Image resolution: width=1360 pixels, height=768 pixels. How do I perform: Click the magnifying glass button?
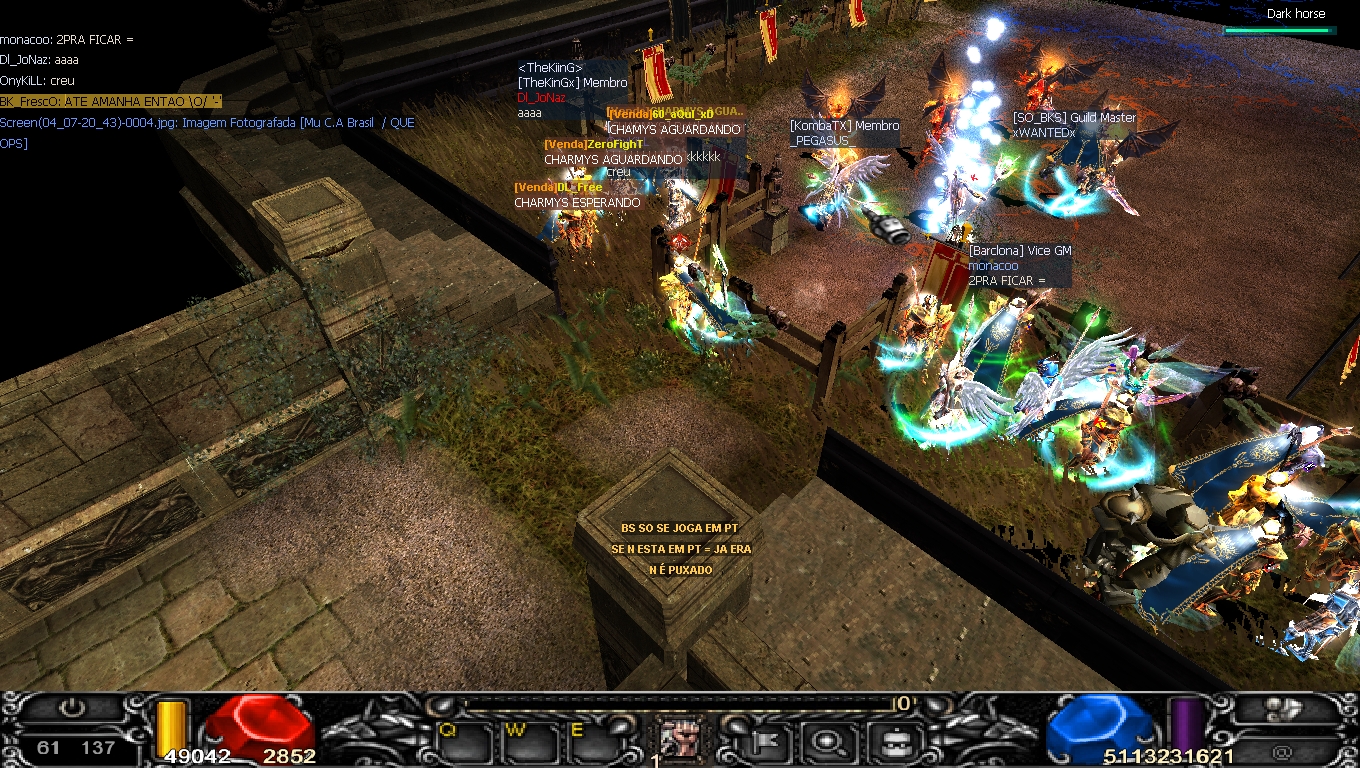pyautogui.click(x=827, y=741)
